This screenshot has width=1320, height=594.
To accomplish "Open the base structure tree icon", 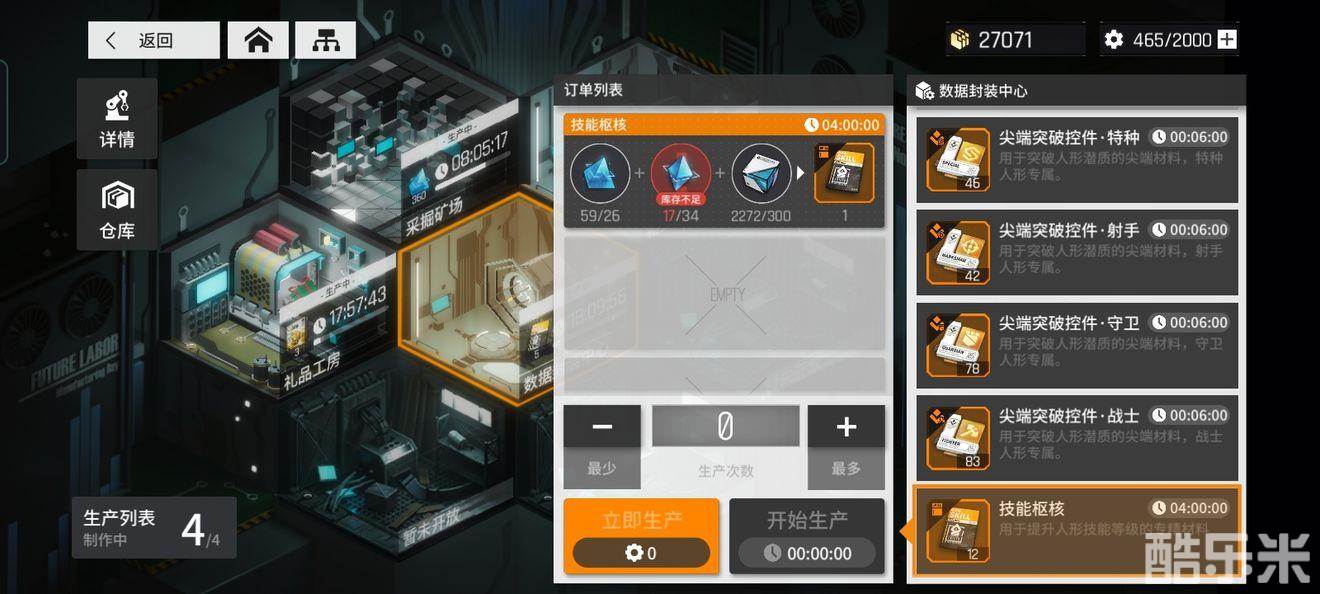I will pos(325,40).
